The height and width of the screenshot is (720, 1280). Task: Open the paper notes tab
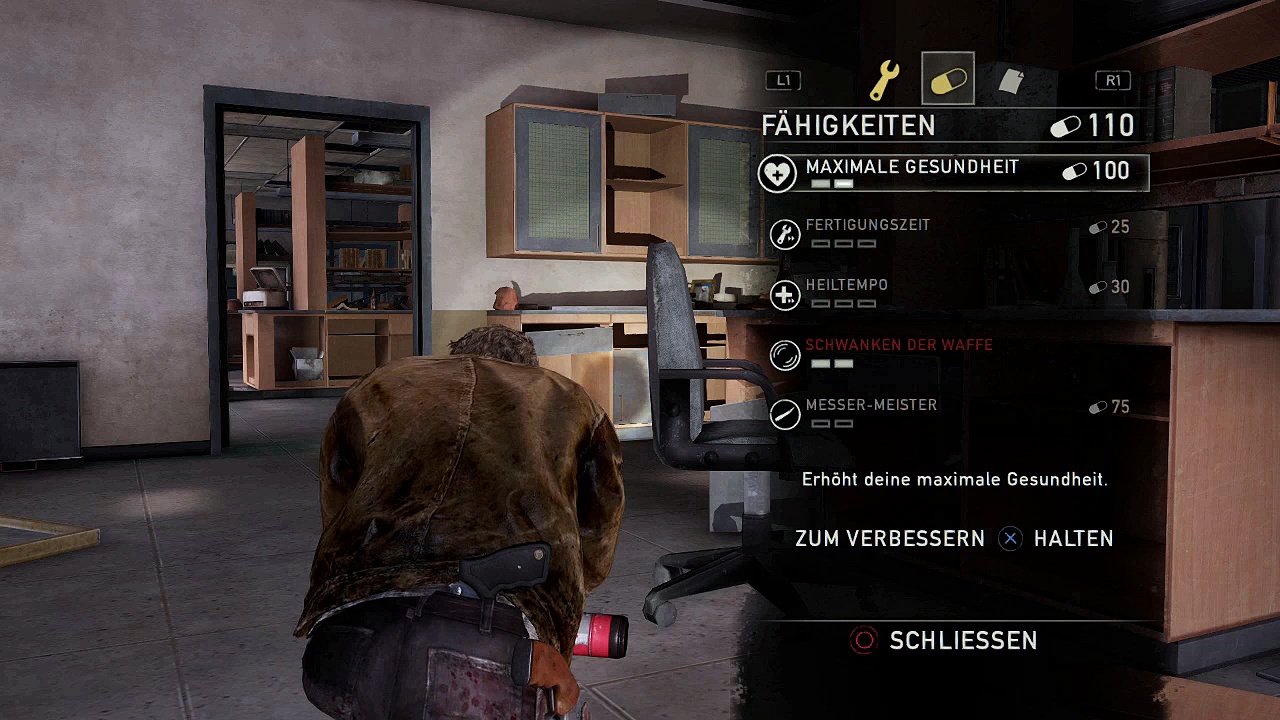[1011, 80]
